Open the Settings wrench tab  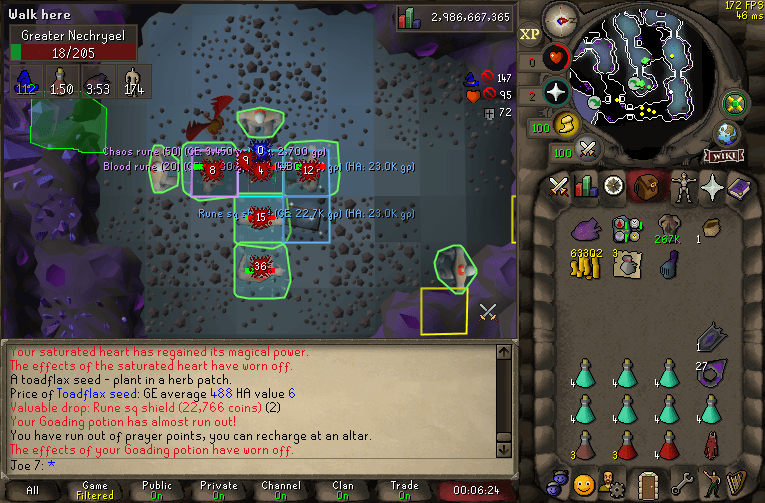point(683,484)
